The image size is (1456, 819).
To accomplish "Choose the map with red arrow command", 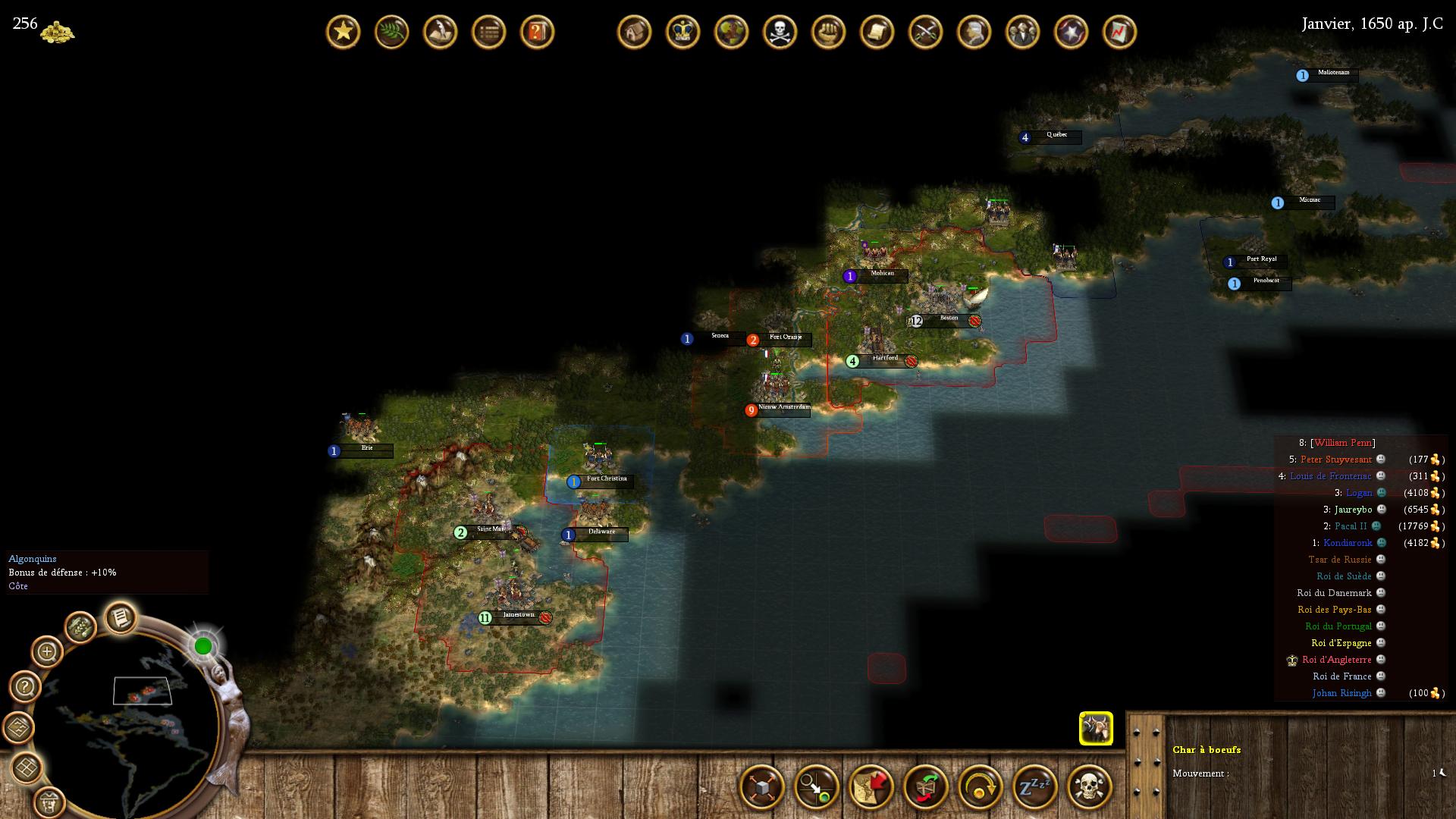I will click(871, 786).
